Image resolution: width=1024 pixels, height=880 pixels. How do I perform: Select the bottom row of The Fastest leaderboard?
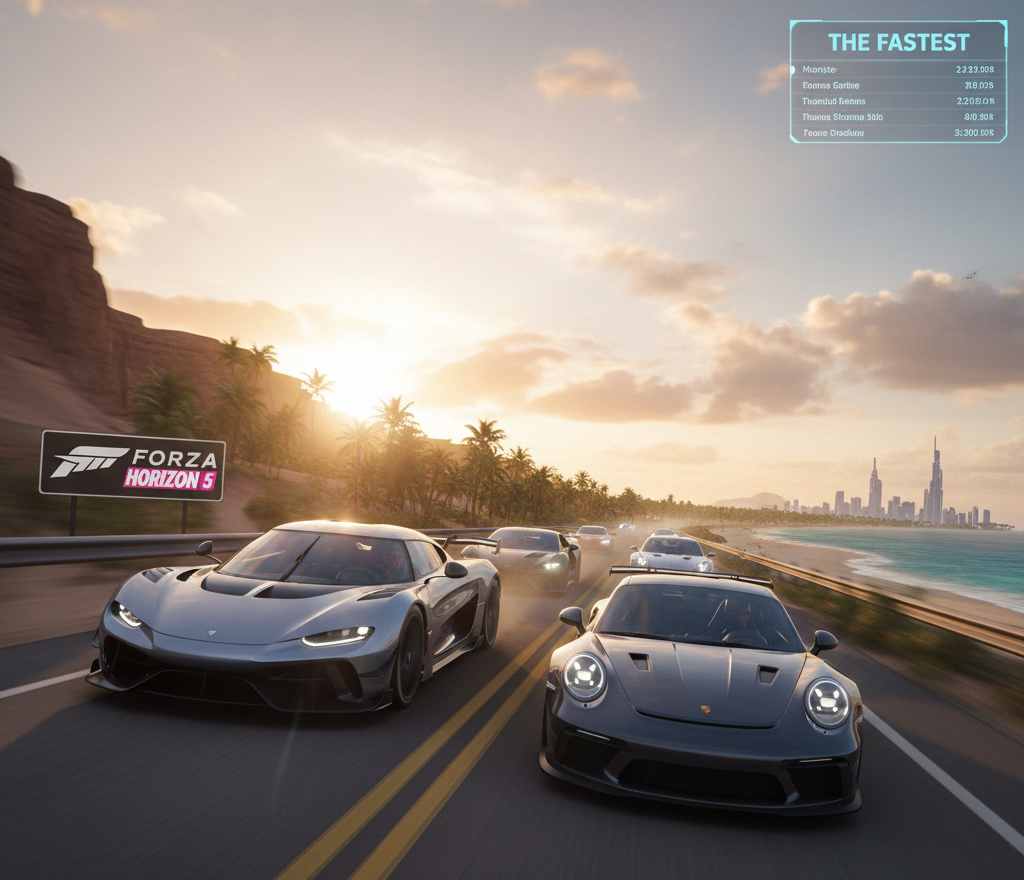click(x=897, y=132)
